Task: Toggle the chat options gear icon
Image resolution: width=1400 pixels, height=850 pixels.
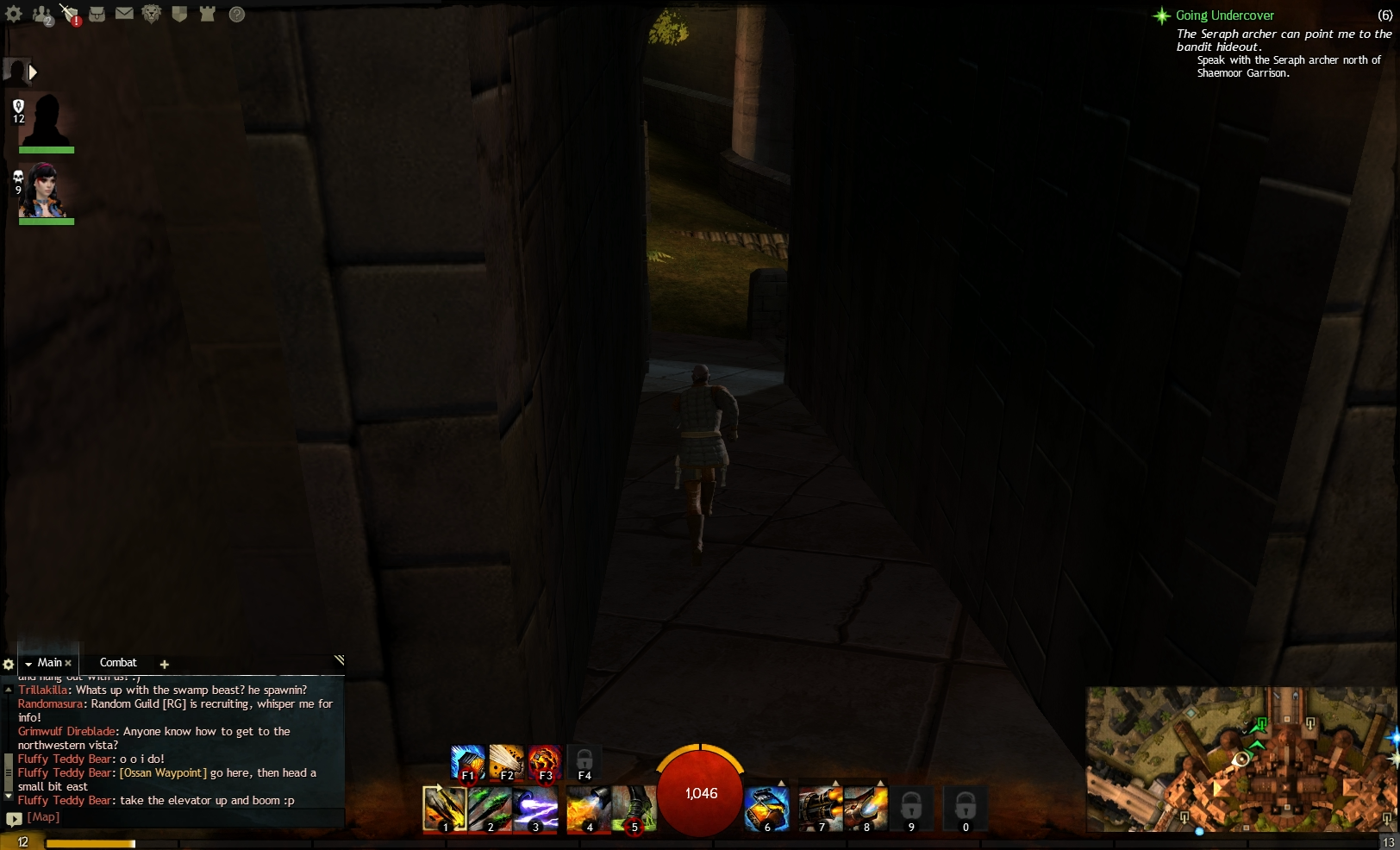Action: click(x=9, y=663)
